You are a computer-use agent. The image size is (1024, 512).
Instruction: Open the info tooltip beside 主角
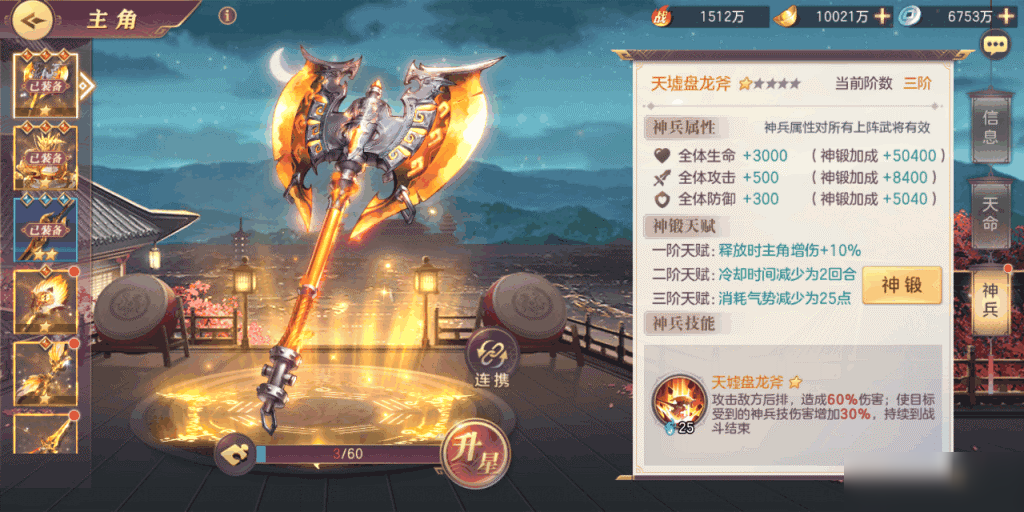(x=227, y=15)
